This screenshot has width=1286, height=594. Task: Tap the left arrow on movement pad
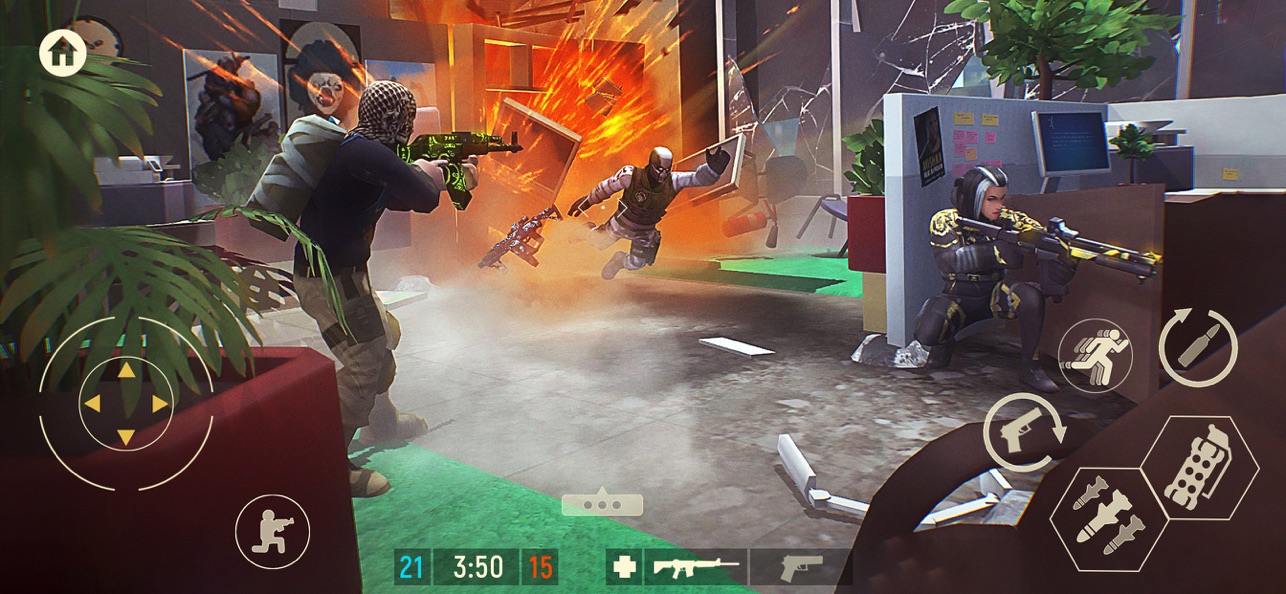click(92, 404)
